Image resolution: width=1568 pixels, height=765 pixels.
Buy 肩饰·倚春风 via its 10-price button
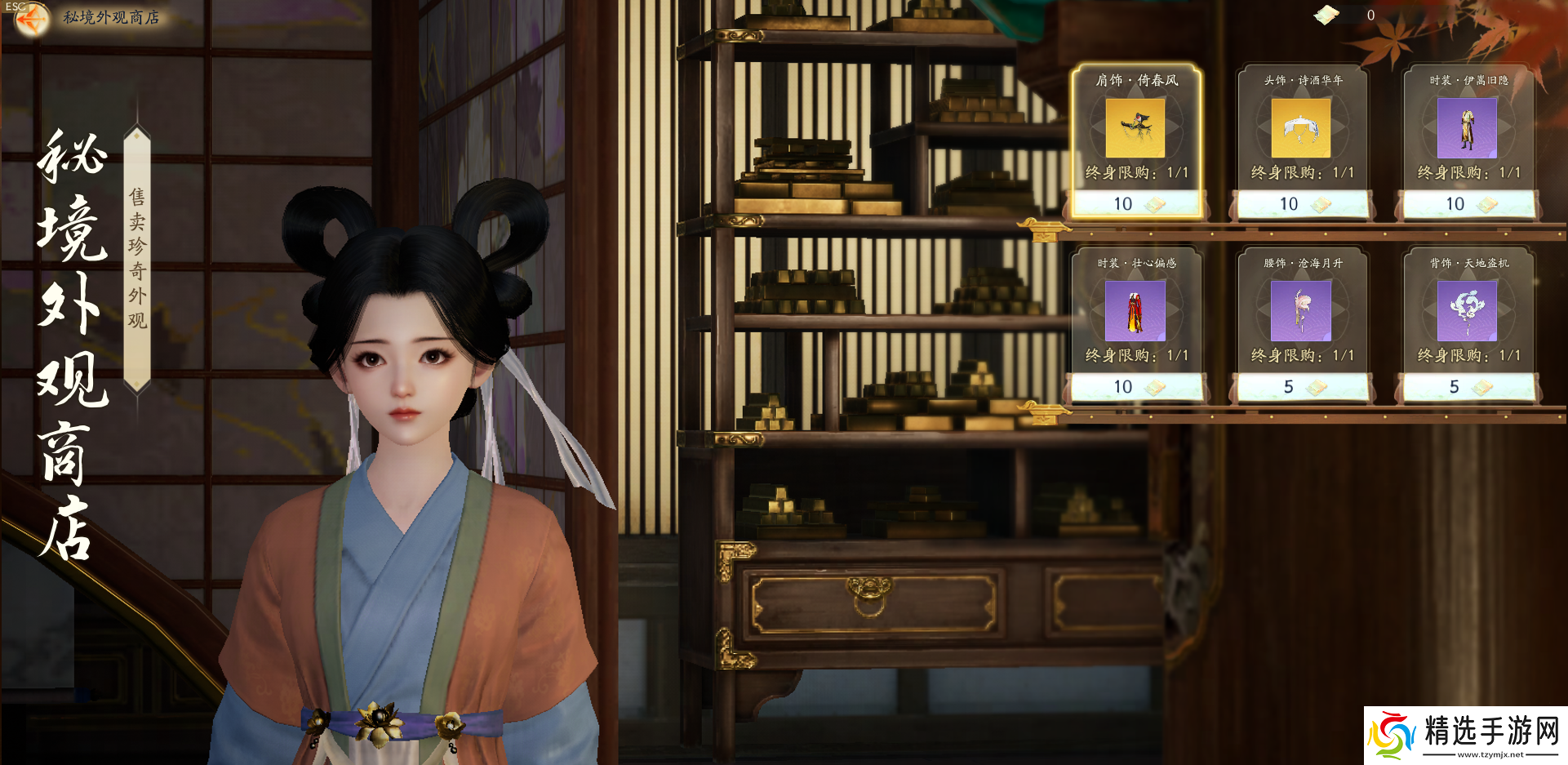[x=1136, y=204]
